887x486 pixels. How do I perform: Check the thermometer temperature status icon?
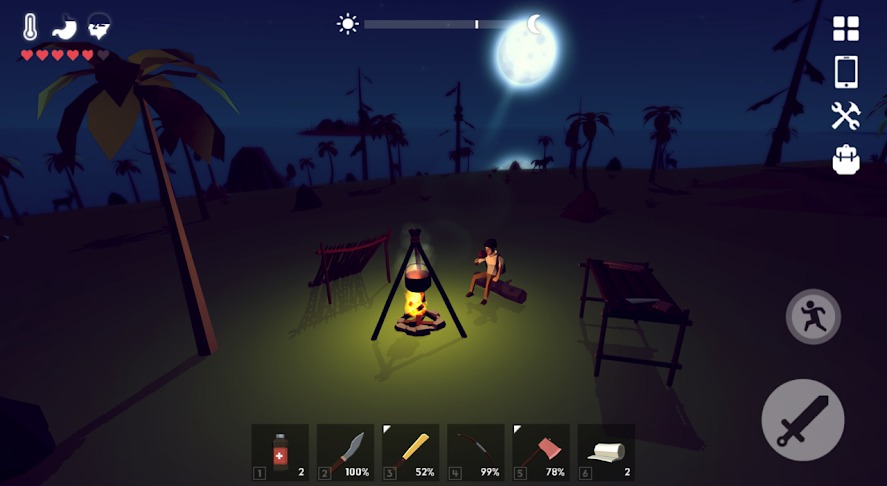(31, 27)
